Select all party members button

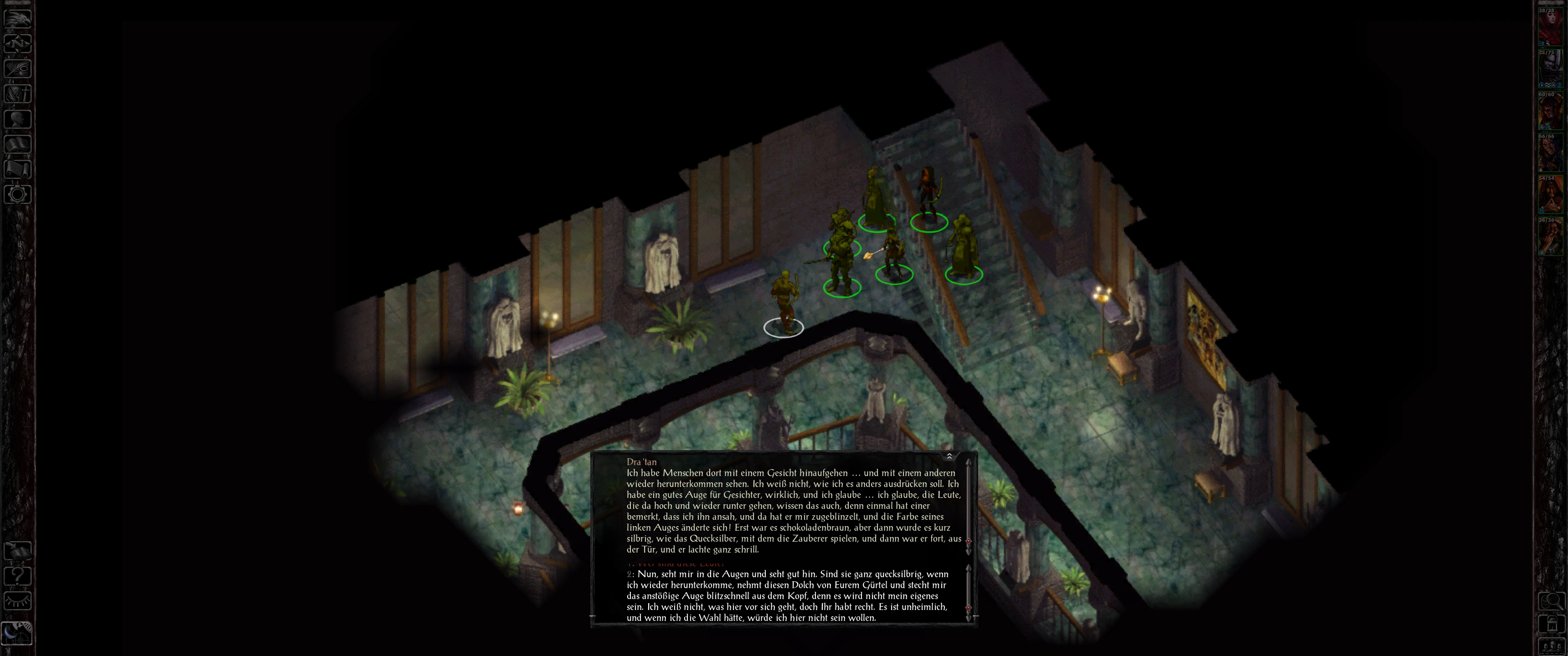(1551, 646)
